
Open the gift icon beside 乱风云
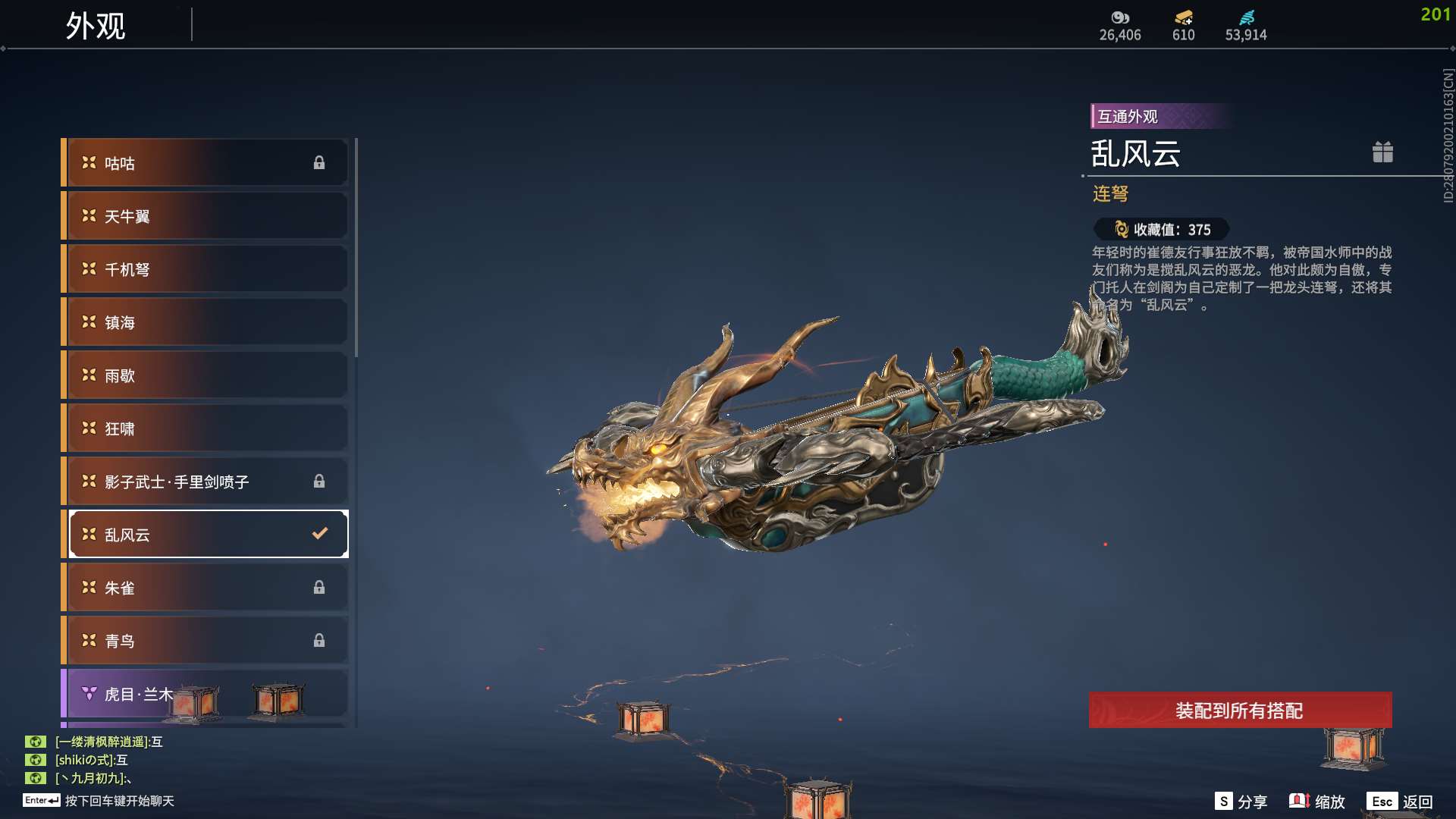[x=1382, y=152]
